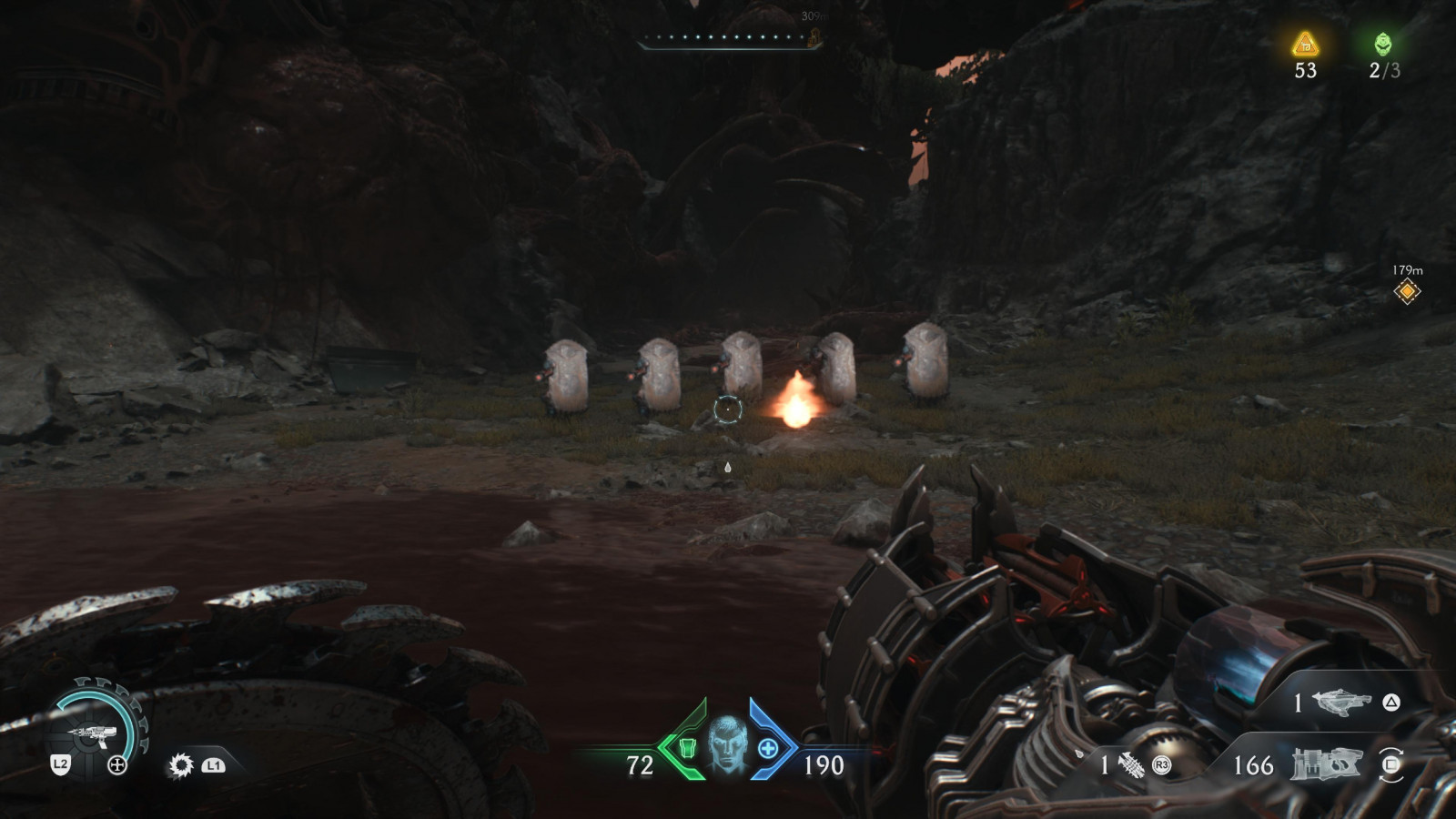
Task: Click the gold triangle currency icon
Action: 1306,44
